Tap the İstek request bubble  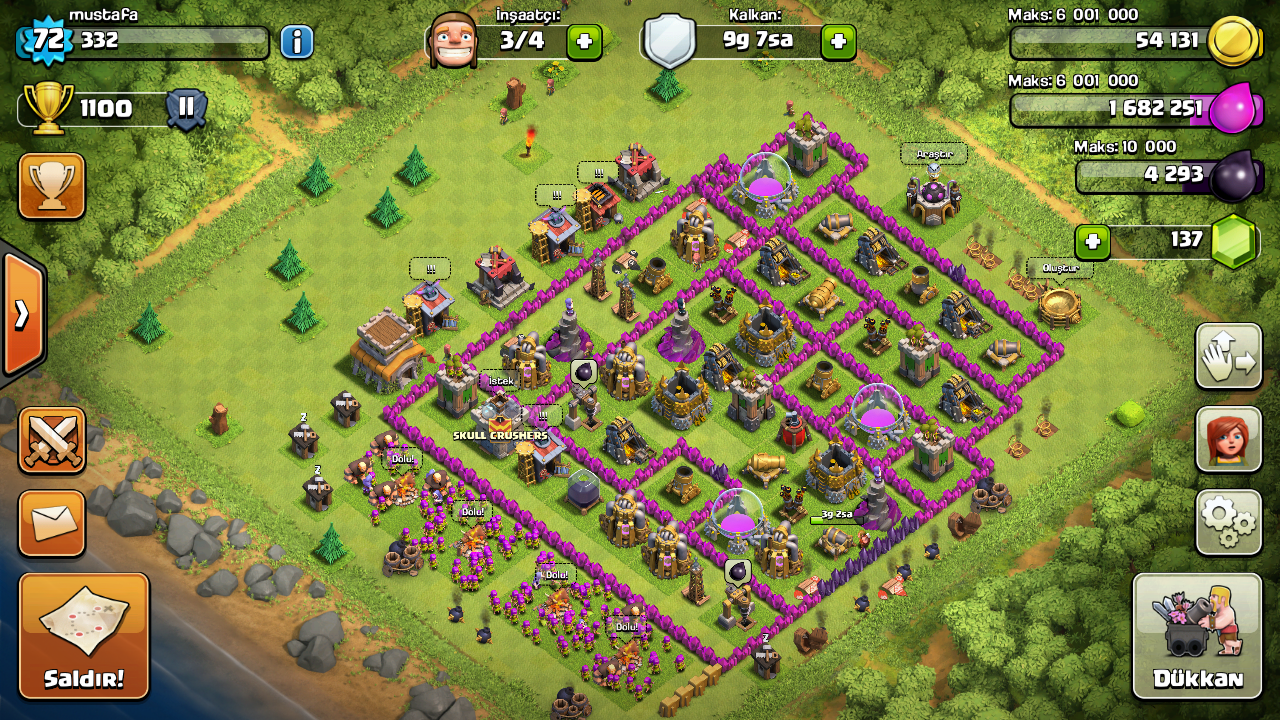(x=499, y=381)
